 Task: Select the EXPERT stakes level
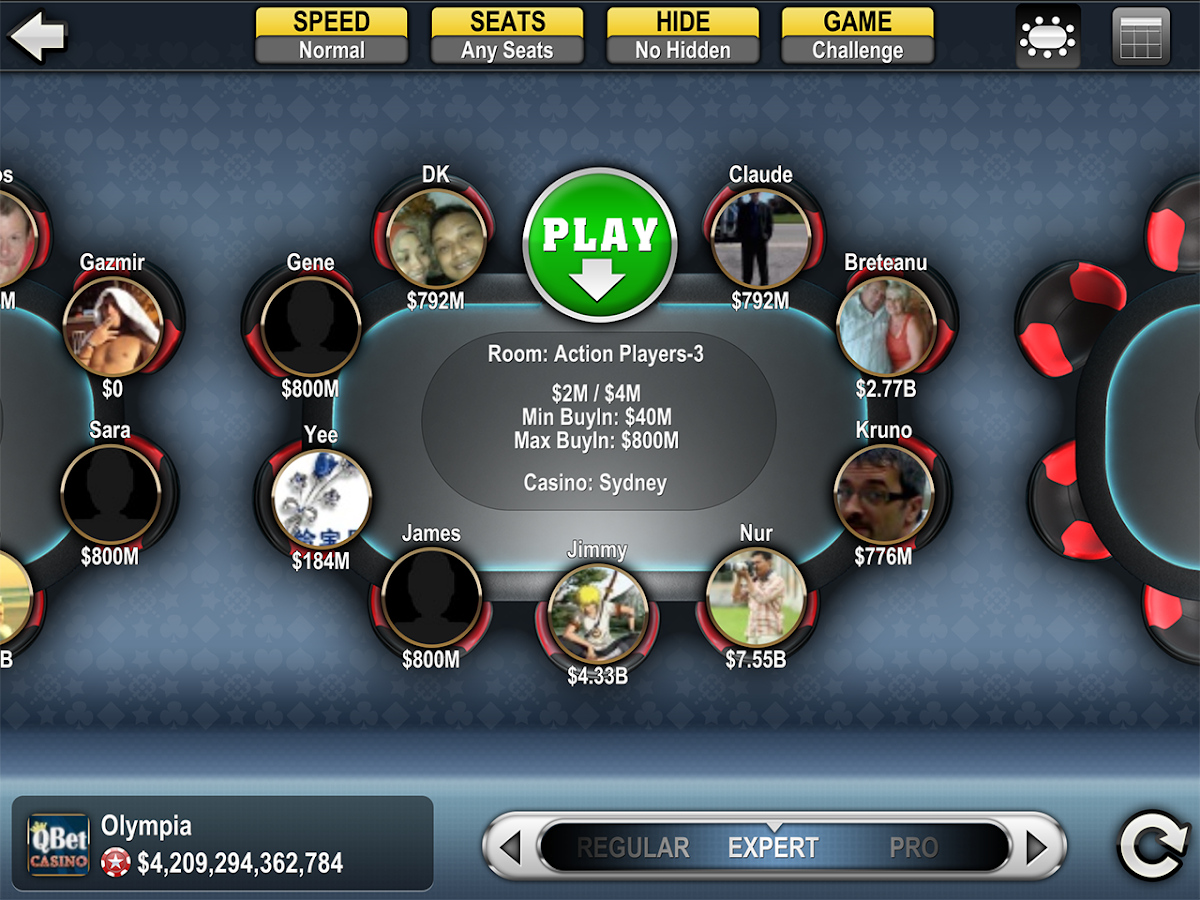click(x=773, y=848)
